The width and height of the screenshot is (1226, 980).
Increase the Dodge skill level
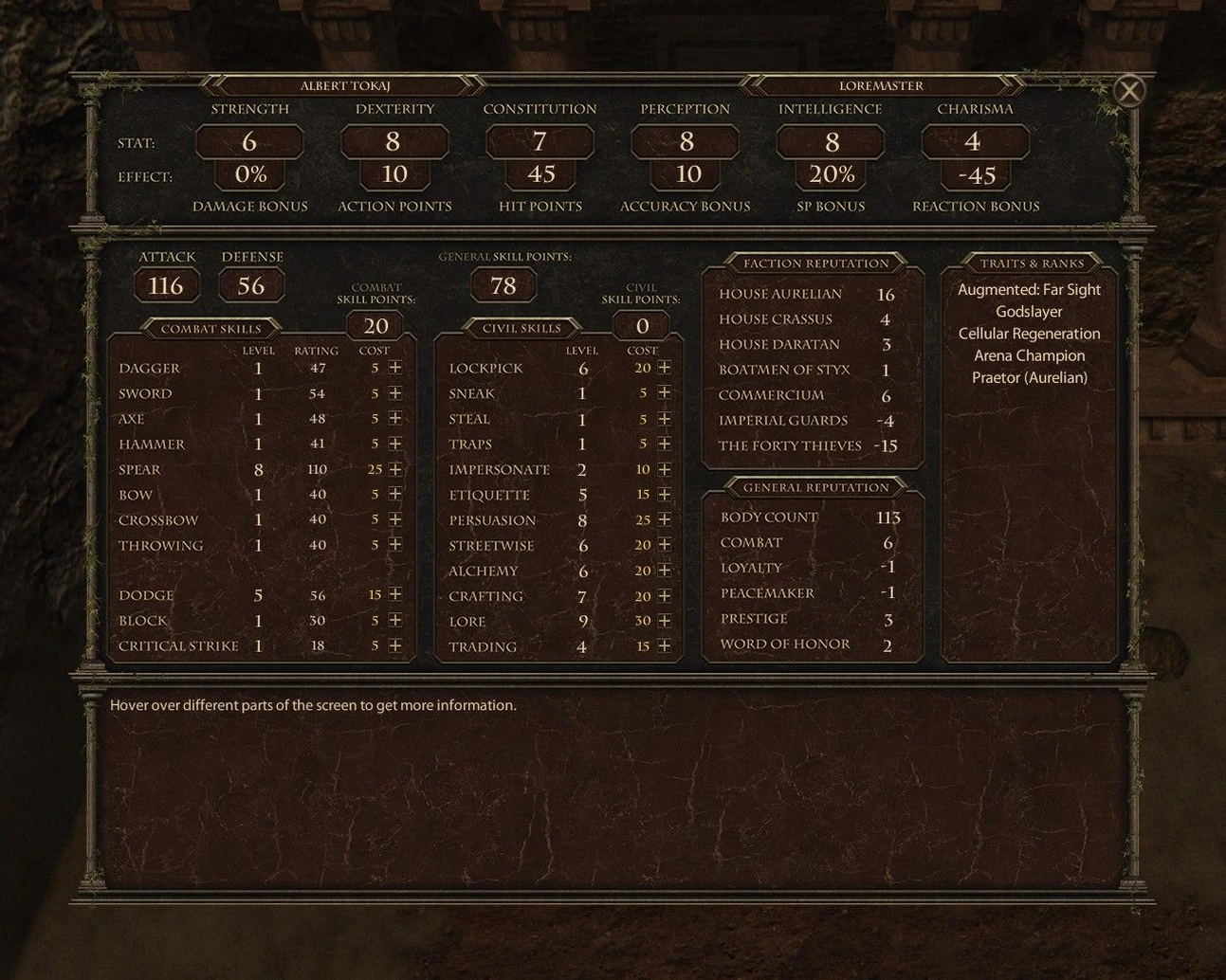point(395,594)
